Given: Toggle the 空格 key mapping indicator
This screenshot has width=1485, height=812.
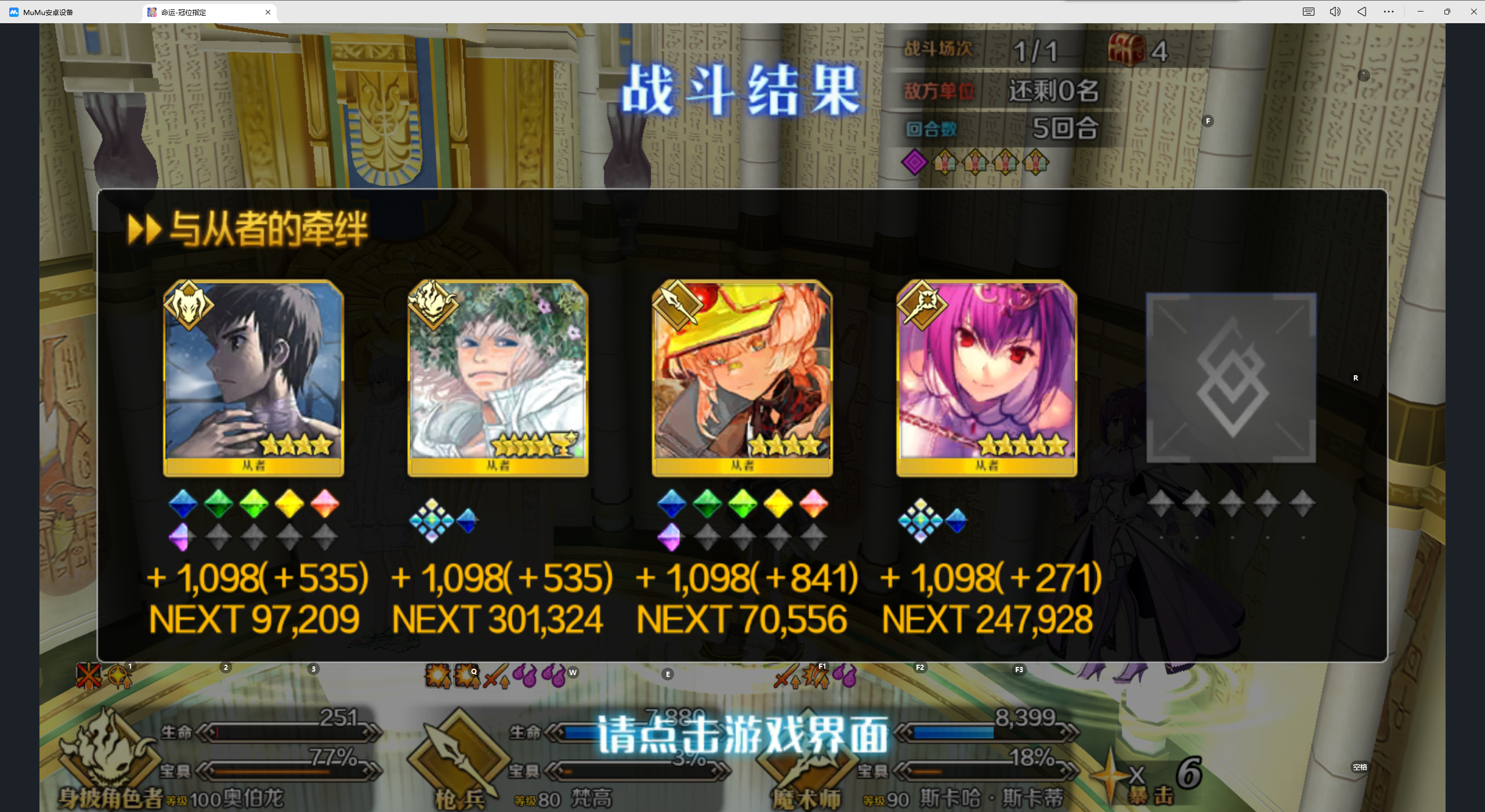Looking at the screenshot, I should pyautogui.click(x=1360, y=767).
